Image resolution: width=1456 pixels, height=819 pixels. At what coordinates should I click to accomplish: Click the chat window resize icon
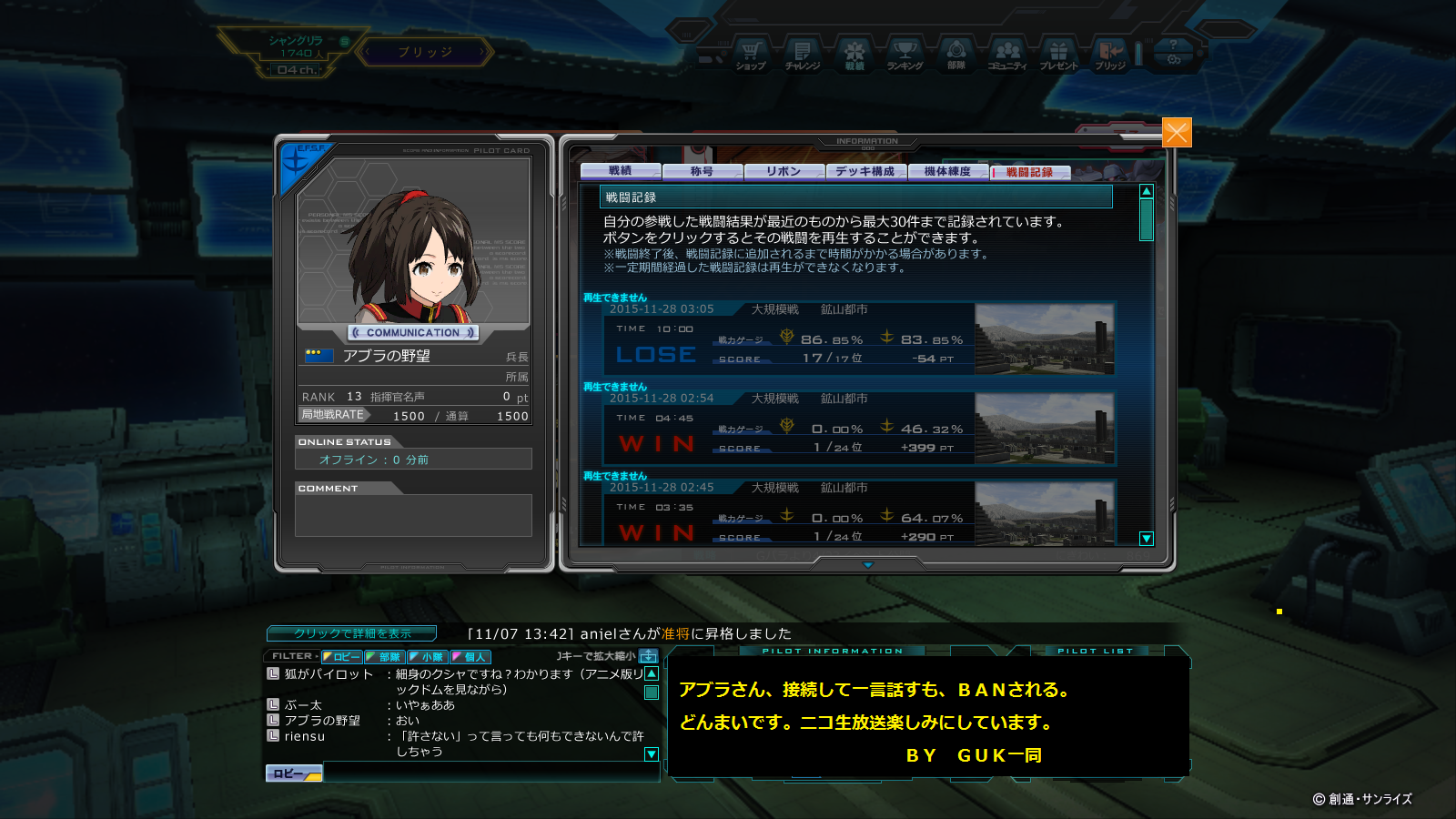tap(648, 656)
